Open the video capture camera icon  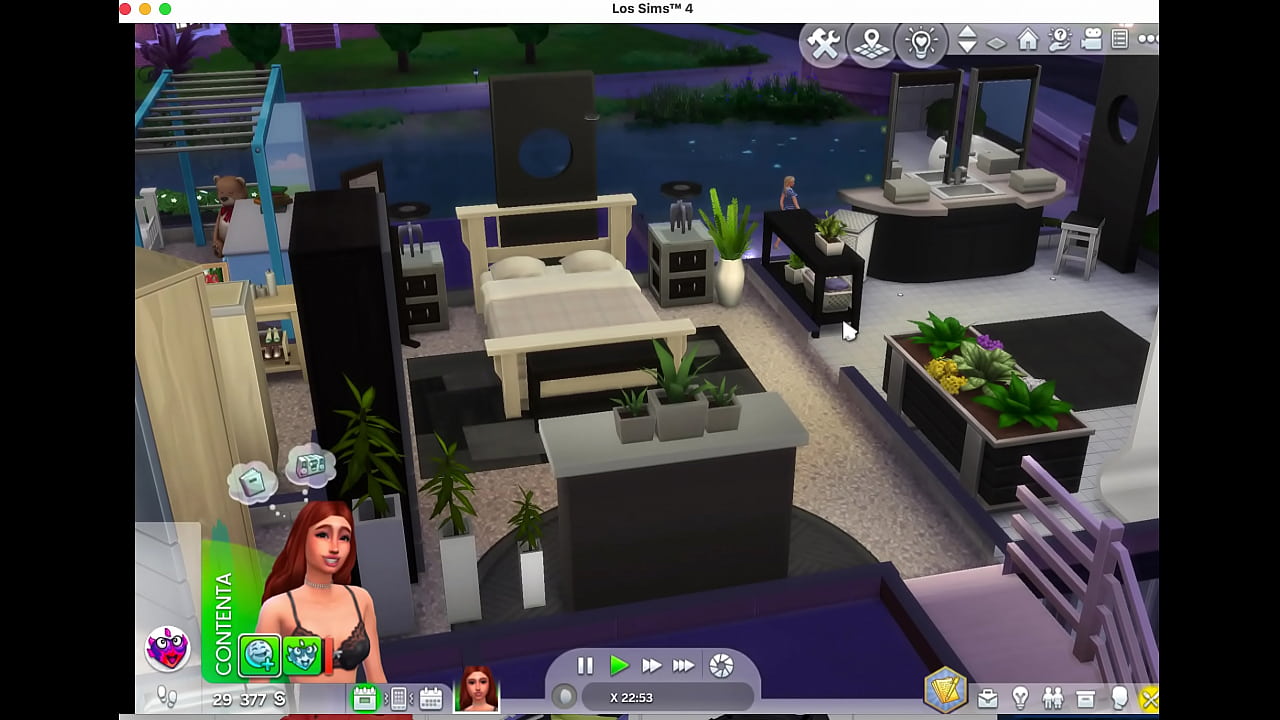(1091, 40)
